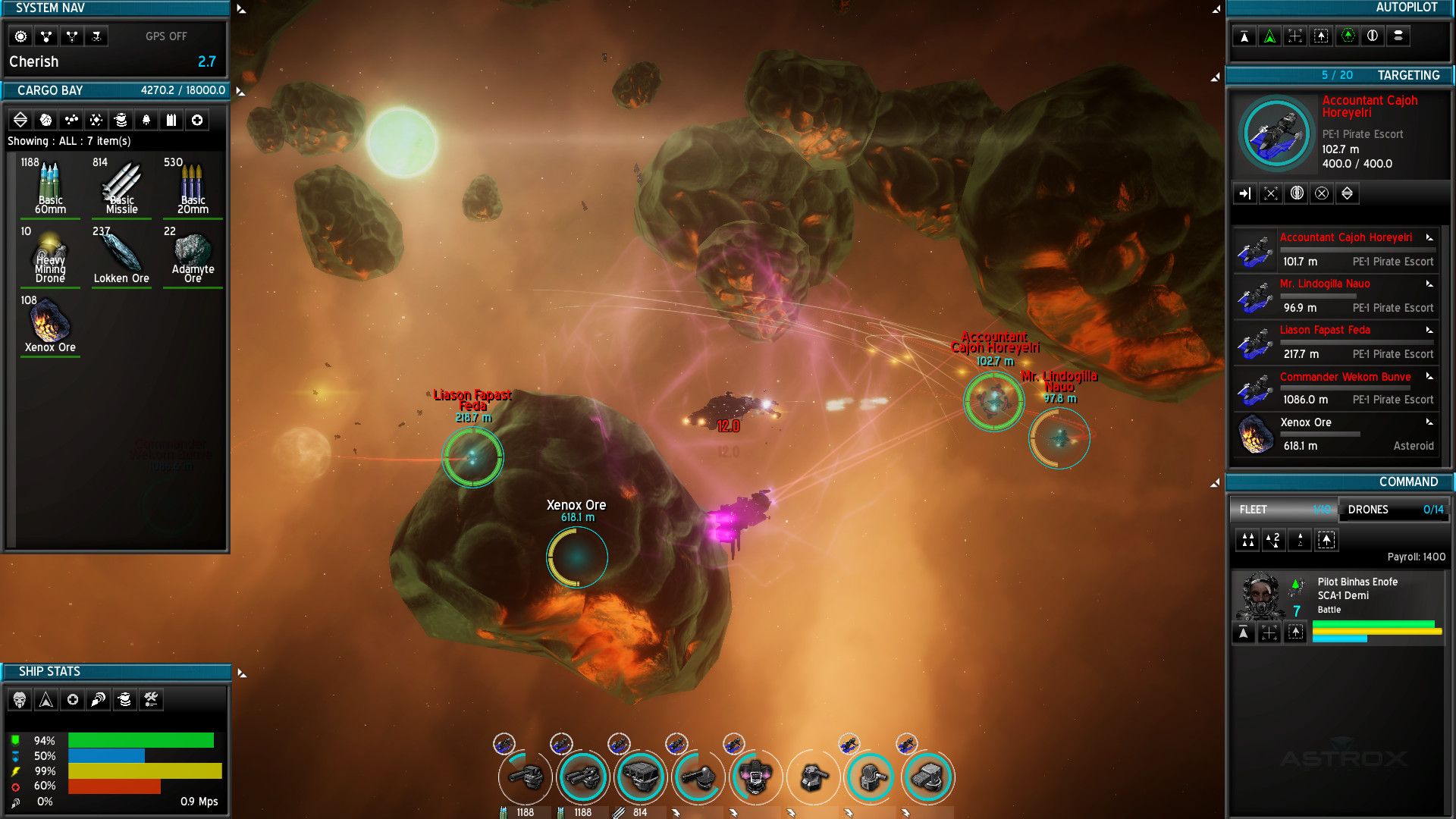This screenshot has width=1456, height=819.
Task: Select the orbit target icon under the targeted pirate
Action: [x=1270, y=193]
